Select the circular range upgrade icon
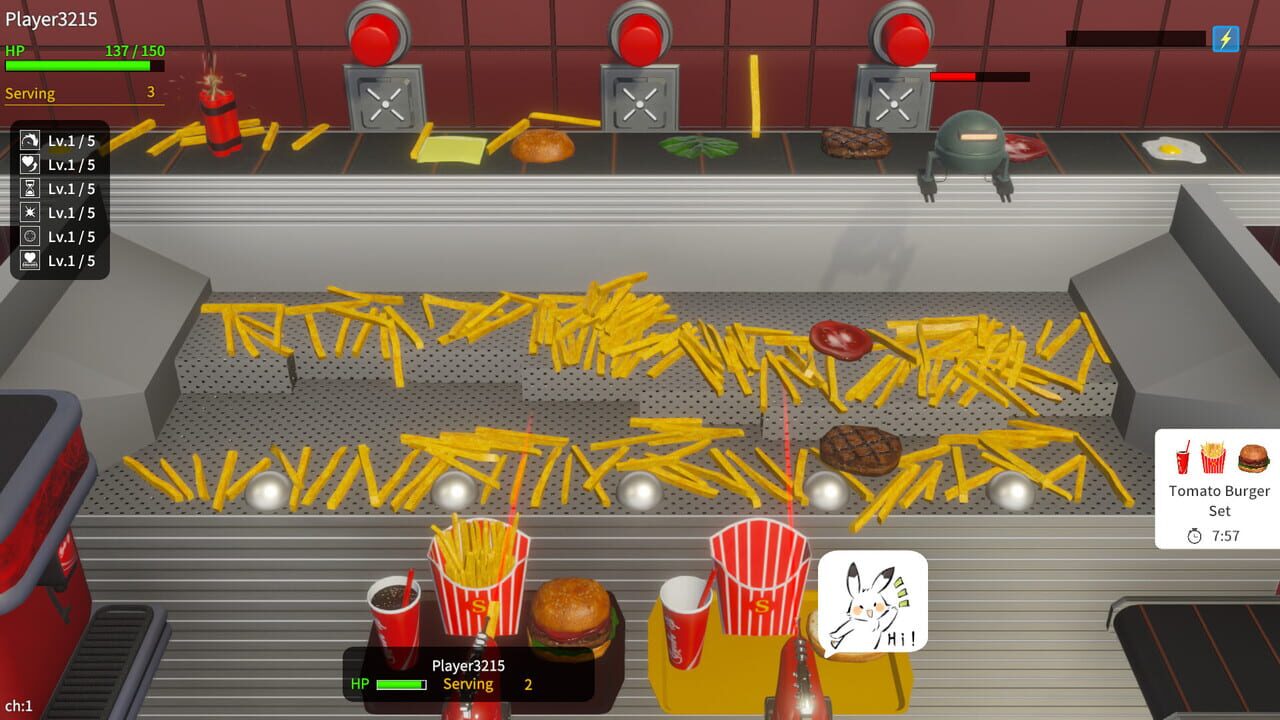This screenshot has height=720, width=1280. tap(29, 236)
